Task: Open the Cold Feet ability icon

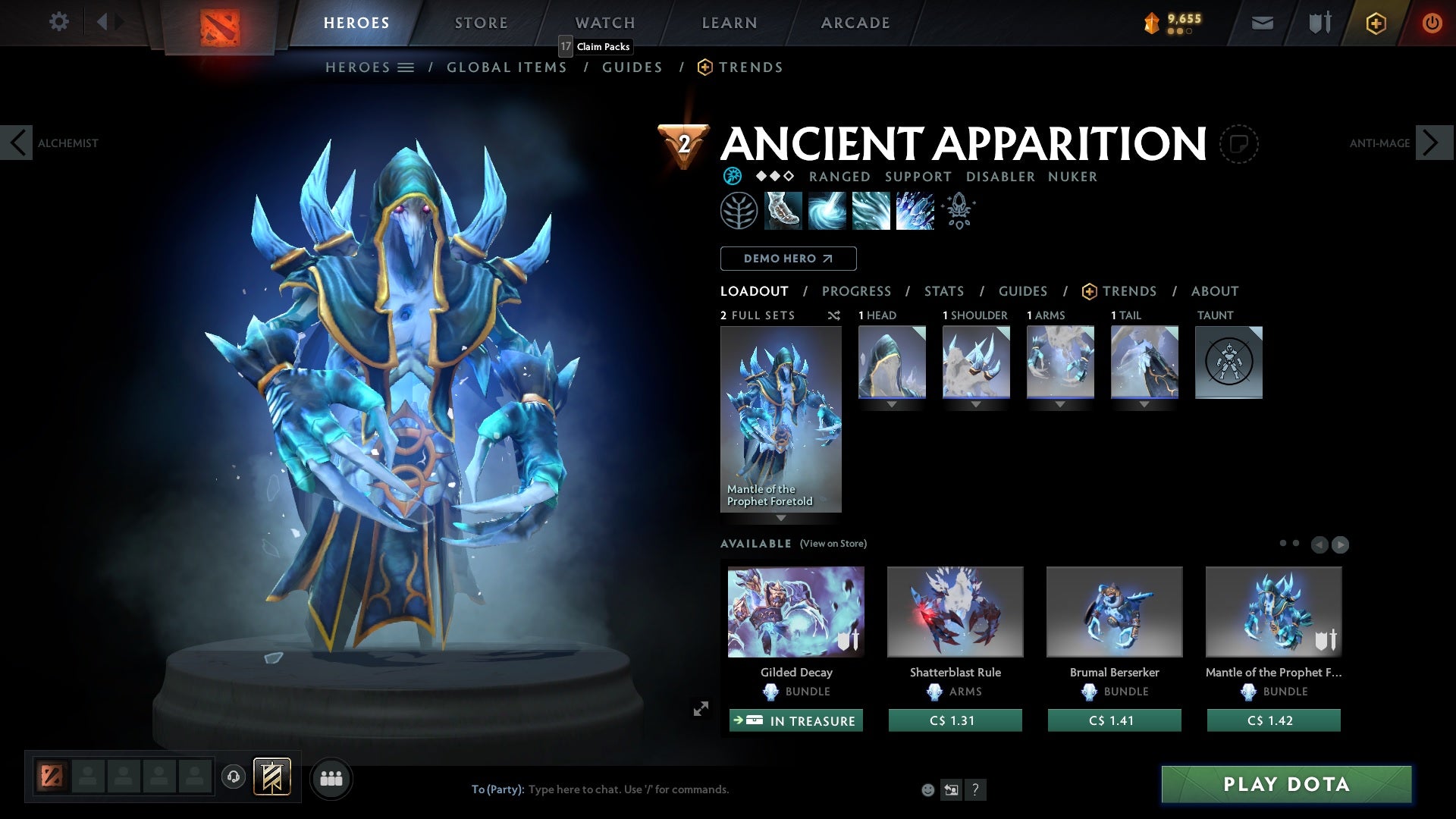Action: pyautogui.click(x=782, y=211)
